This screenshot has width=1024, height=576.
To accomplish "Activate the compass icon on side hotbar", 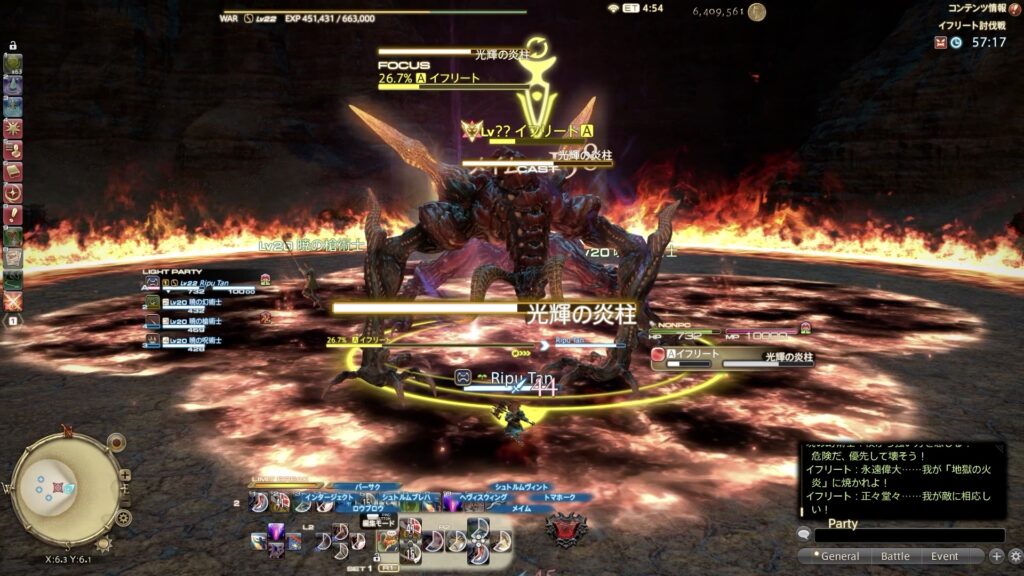I will point(13,193).
